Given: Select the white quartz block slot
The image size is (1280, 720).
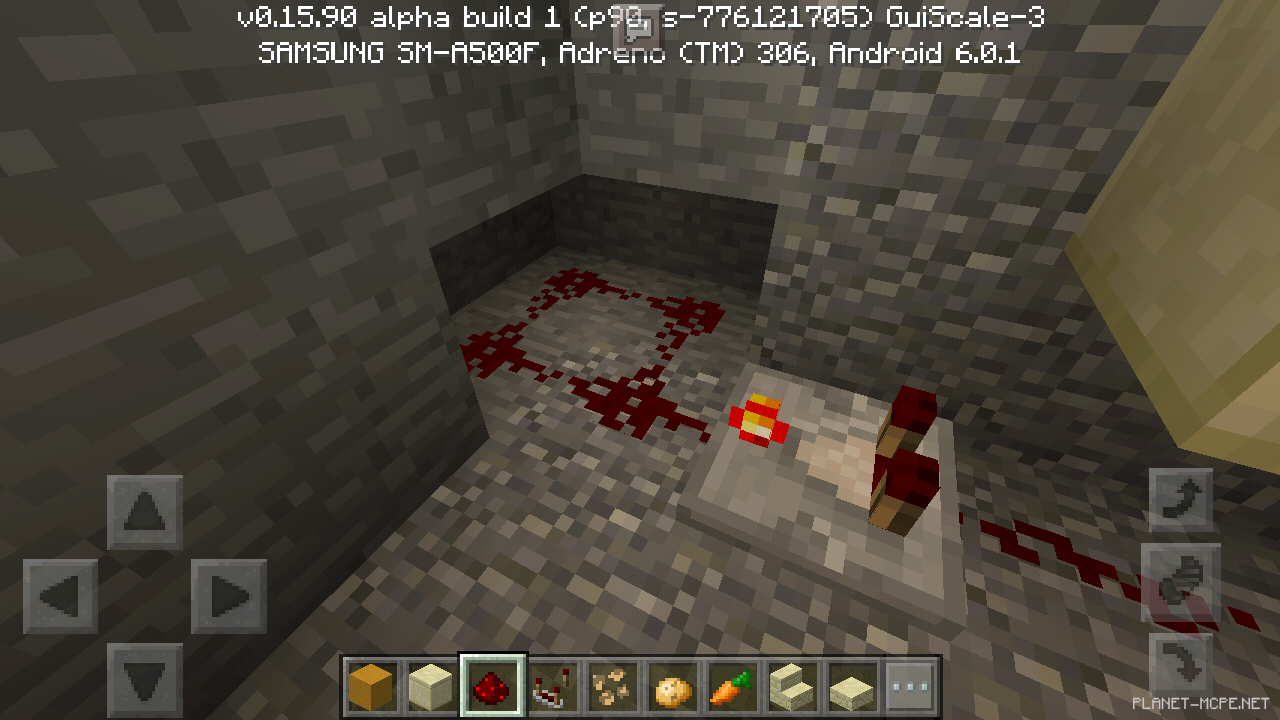Looking at the screenshot, I should (x=431, y=685).
